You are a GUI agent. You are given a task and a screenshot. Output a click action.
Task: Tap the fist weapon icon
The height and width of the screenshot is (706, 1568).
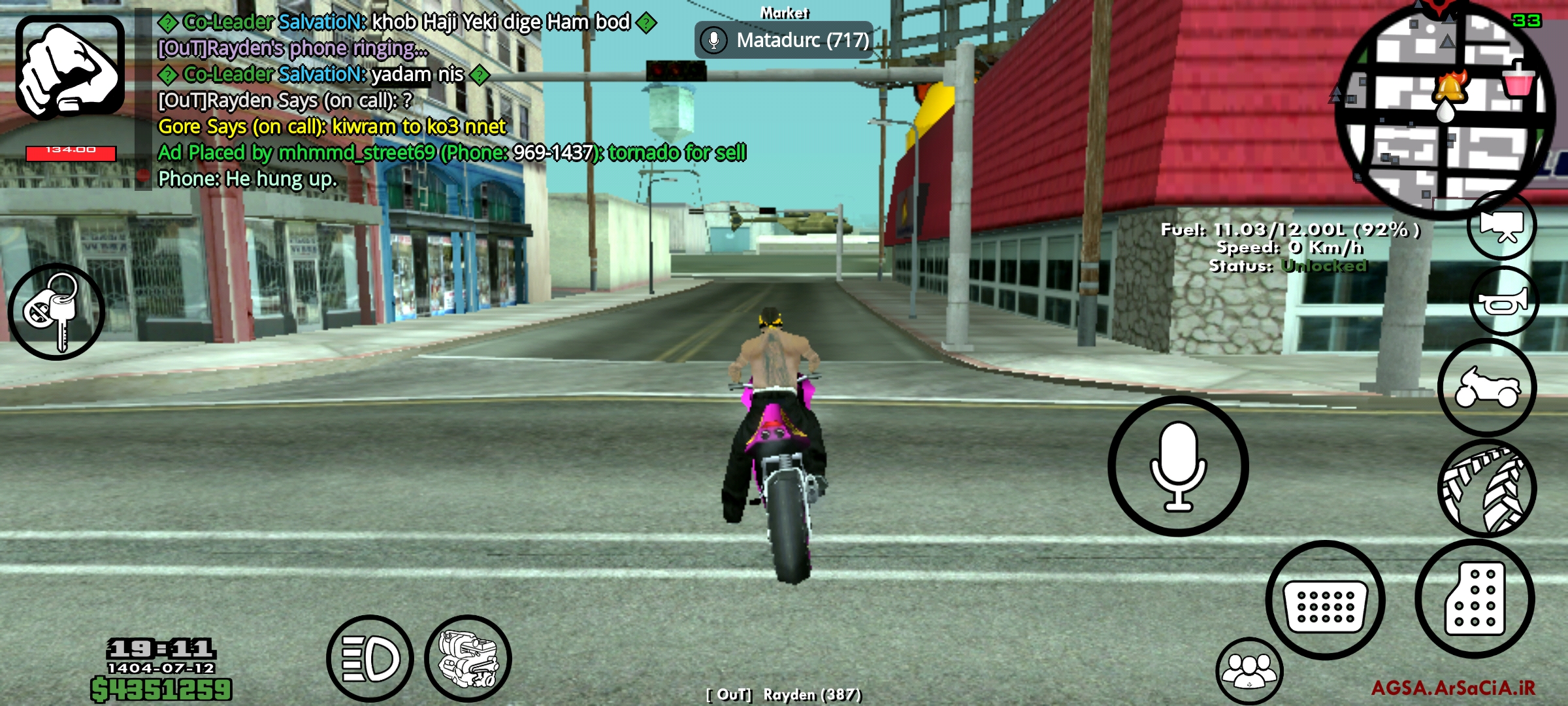pyautogui.click(x=70, y=67)
